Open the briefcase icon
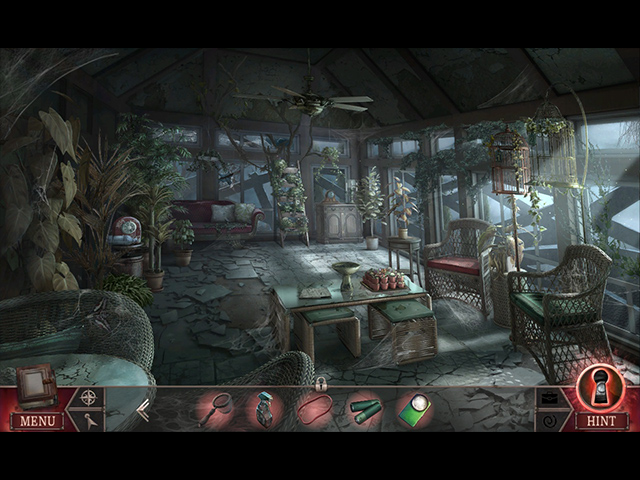This screenshot has height=480, width=640. [x=551, y=397]
